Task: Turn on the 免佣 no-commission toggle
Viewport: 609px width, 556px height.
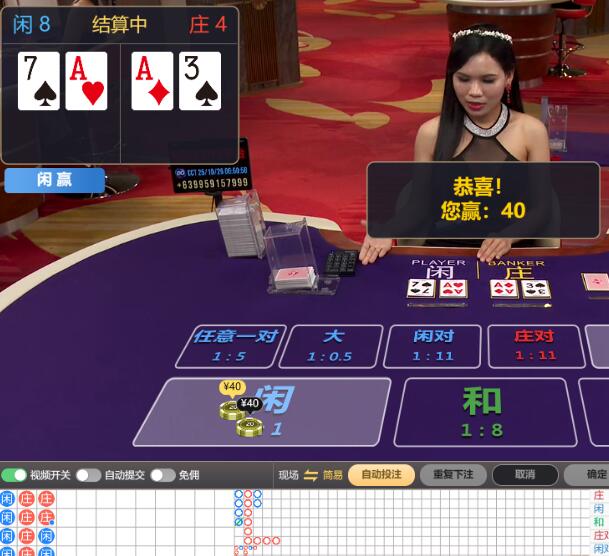Action: (x=162, y=475)
